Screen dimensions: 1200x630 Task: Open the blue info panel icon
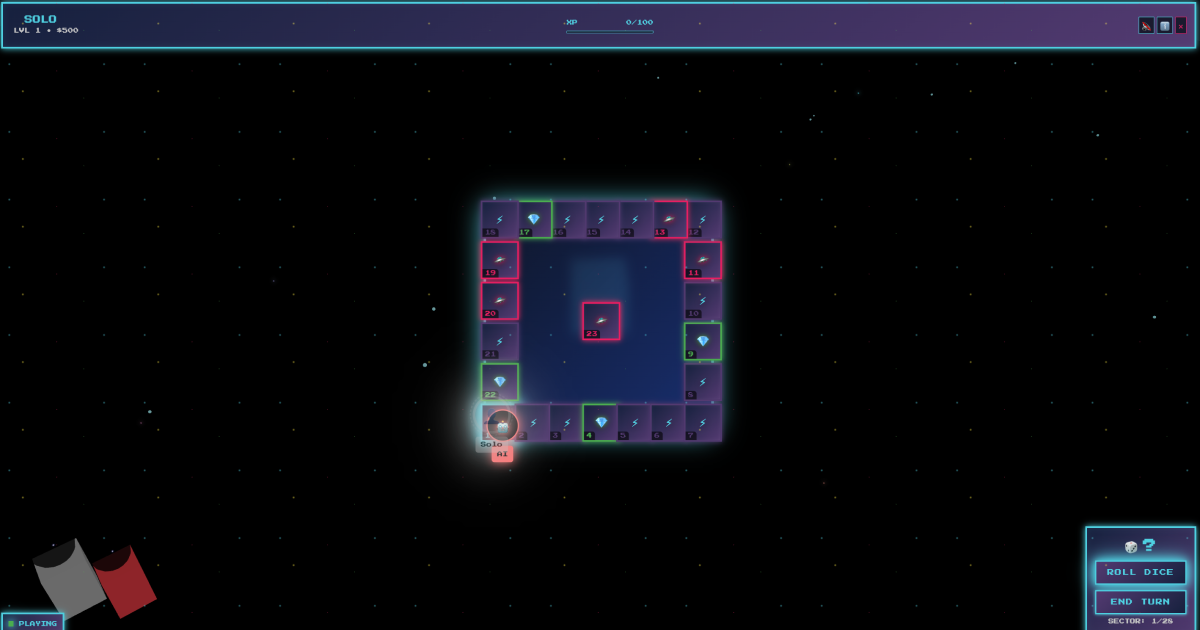click(1164, 26)
